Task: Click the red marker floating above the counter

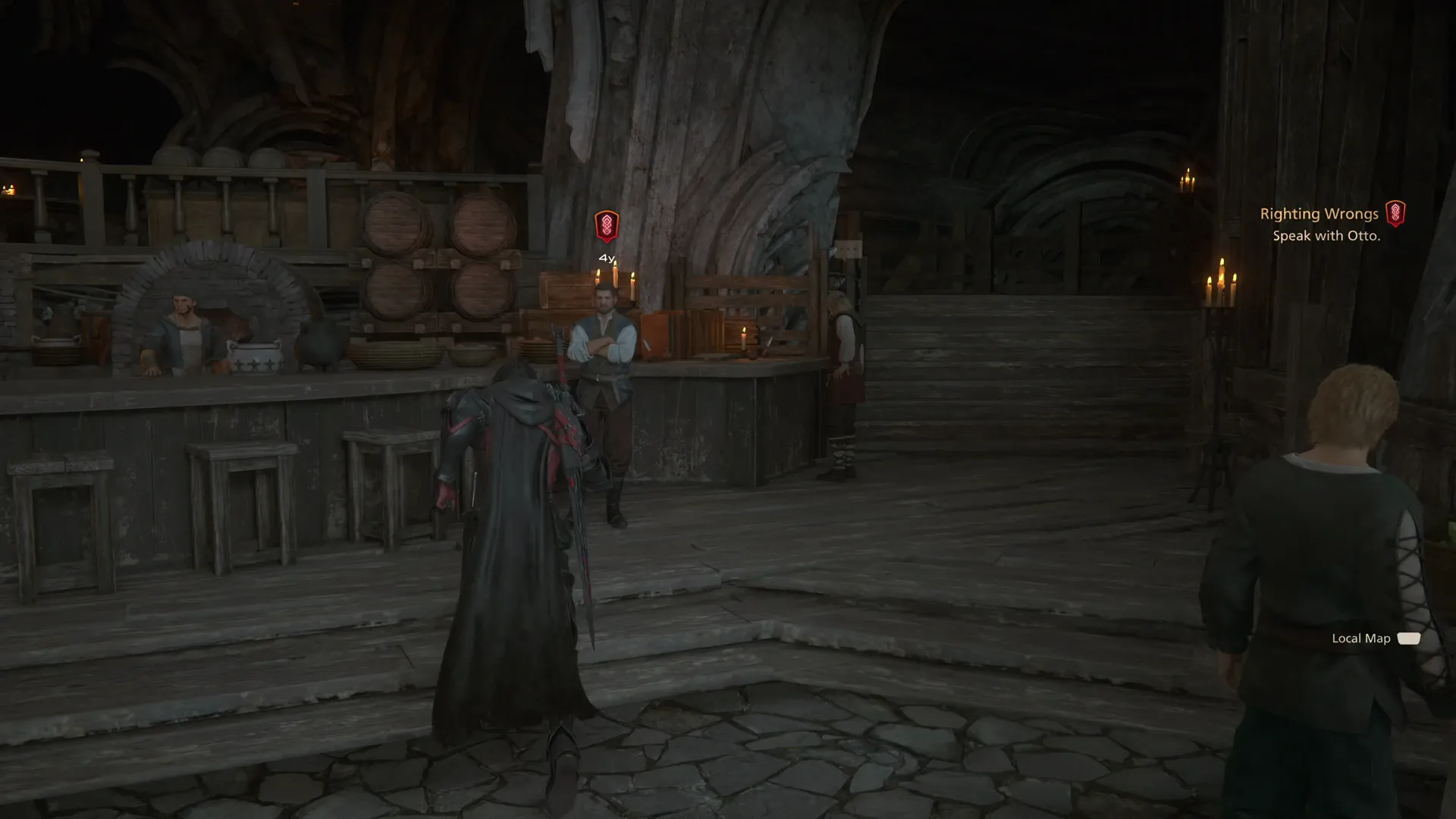Action: tap(607, 224)
